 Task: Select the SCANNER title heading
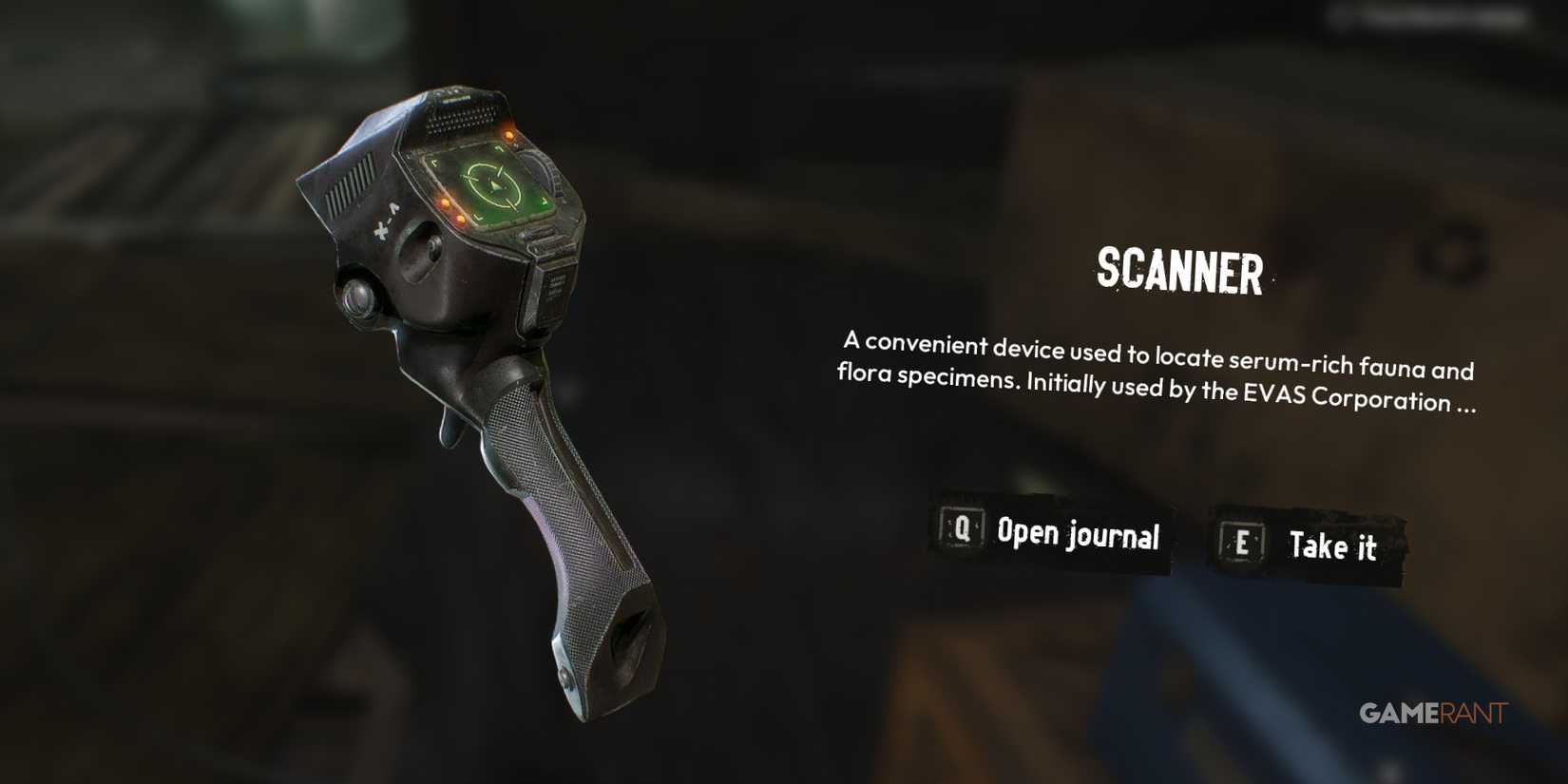[x=1181, y=272]
